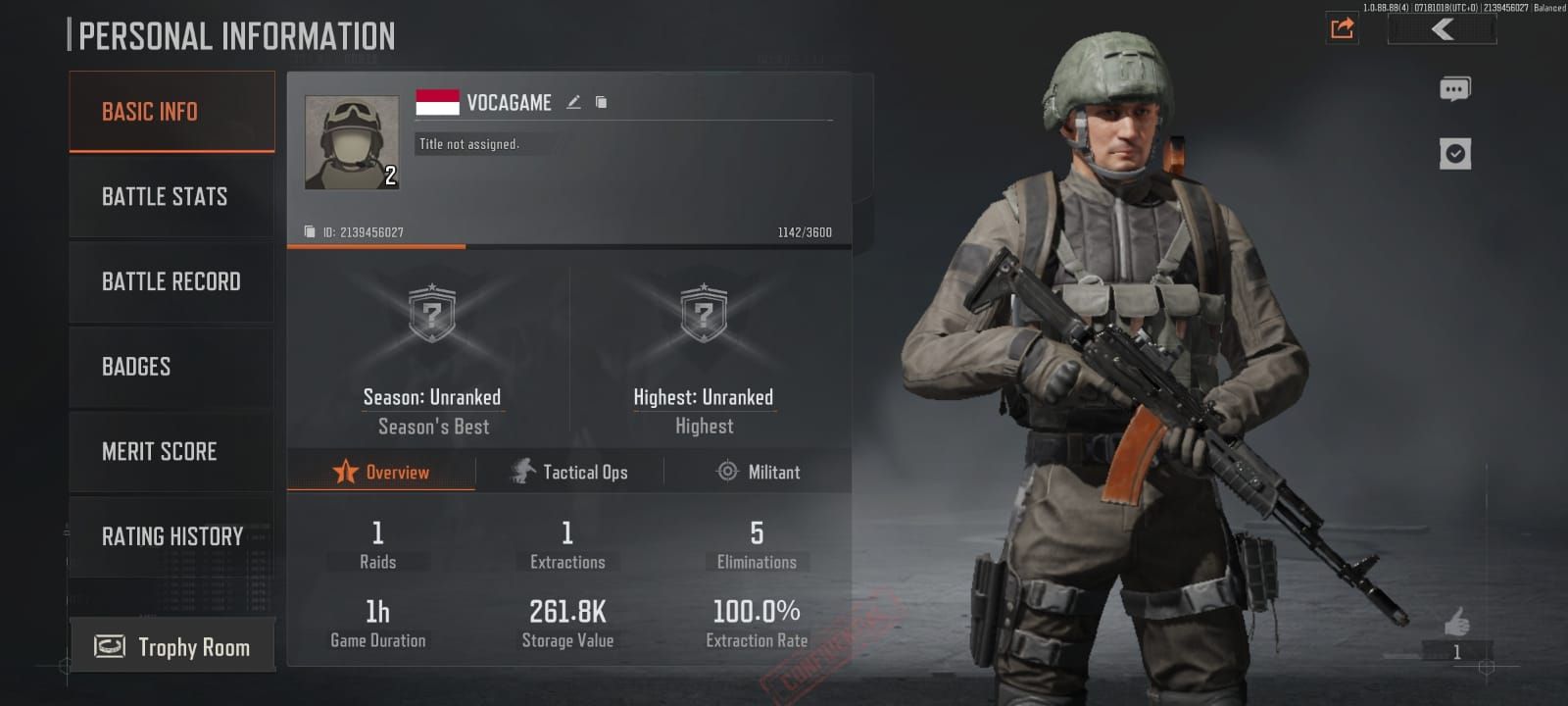
Task: Select Battle Stats from the sidebar
Action: pyautogui.click(x=171, y=197)
